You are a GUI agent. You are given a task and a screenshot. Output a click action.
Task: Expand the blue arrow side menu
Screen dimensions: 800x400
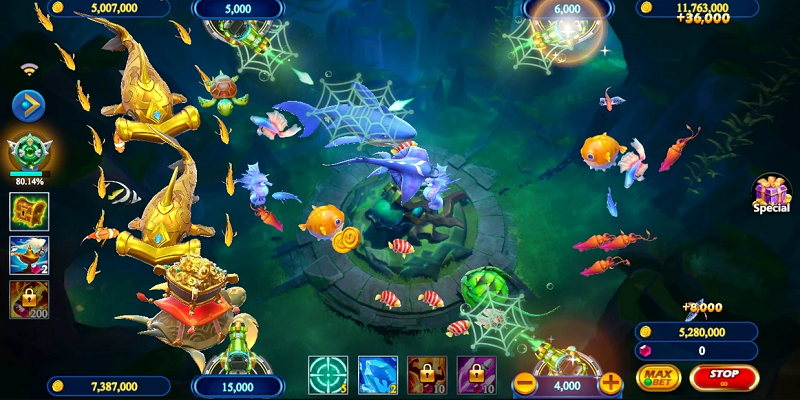28,104
